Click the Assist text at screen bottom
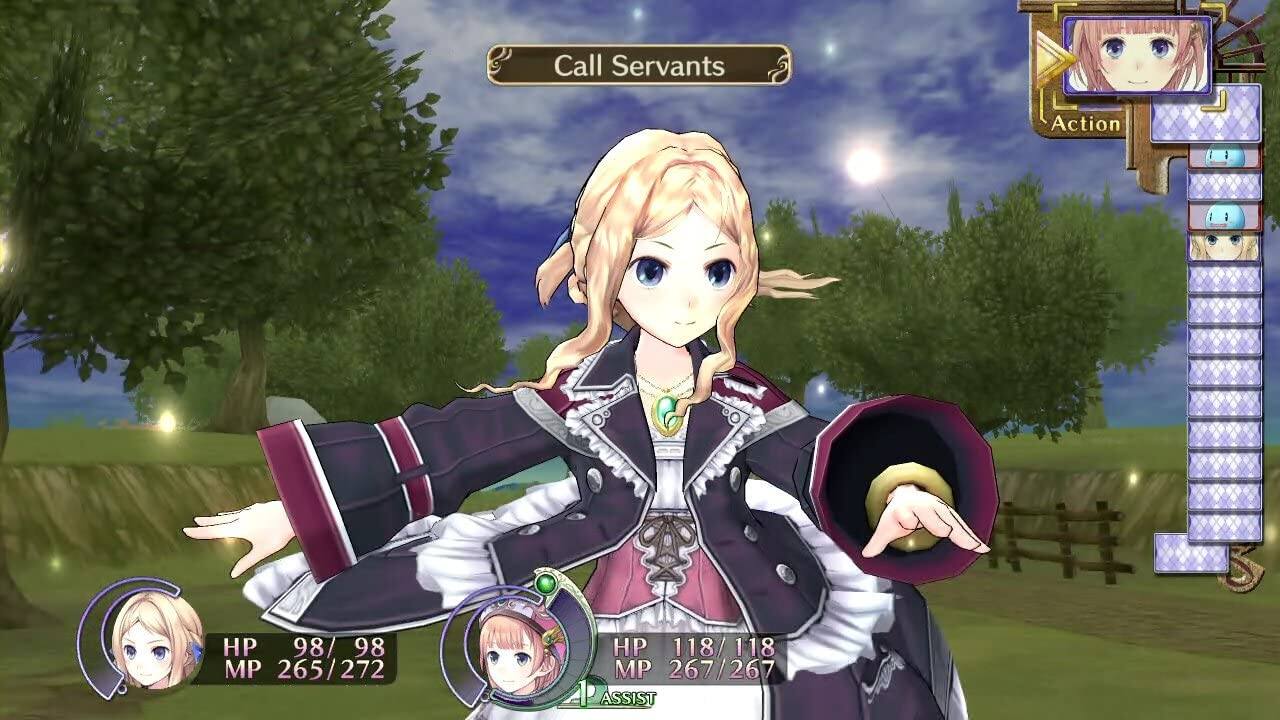1280x720 pixels. coord(630,697)
